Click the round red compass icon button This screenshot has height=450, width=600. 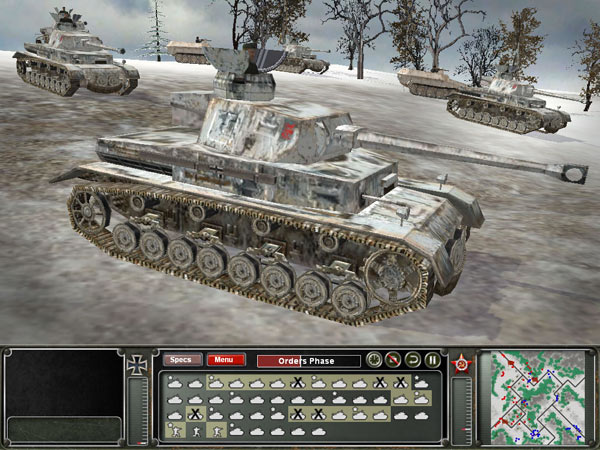[393, 360]
